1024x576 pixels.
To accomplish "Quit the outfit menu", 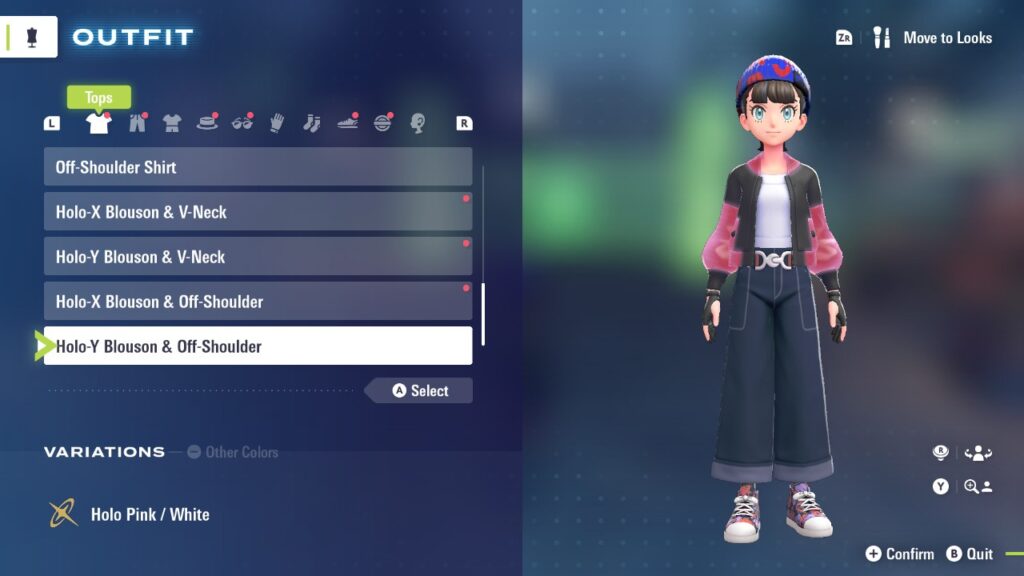I will 970,554.
